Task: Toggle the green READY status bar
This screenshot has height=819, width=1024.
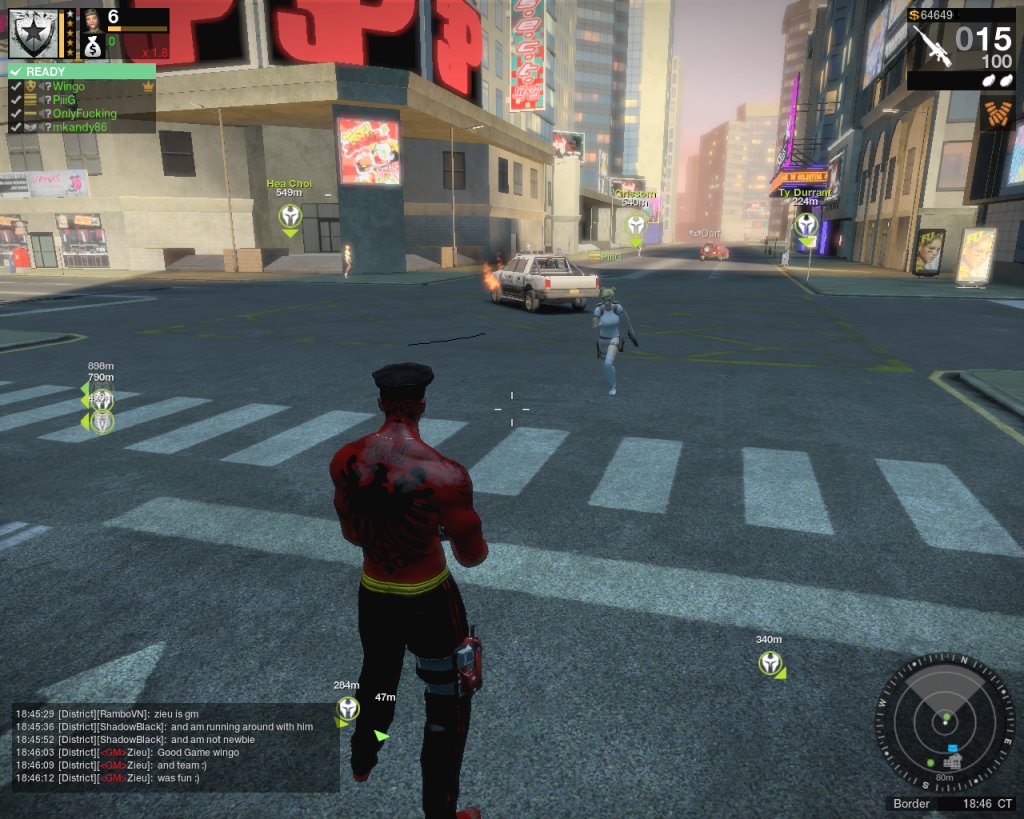Action: point(81,72)
